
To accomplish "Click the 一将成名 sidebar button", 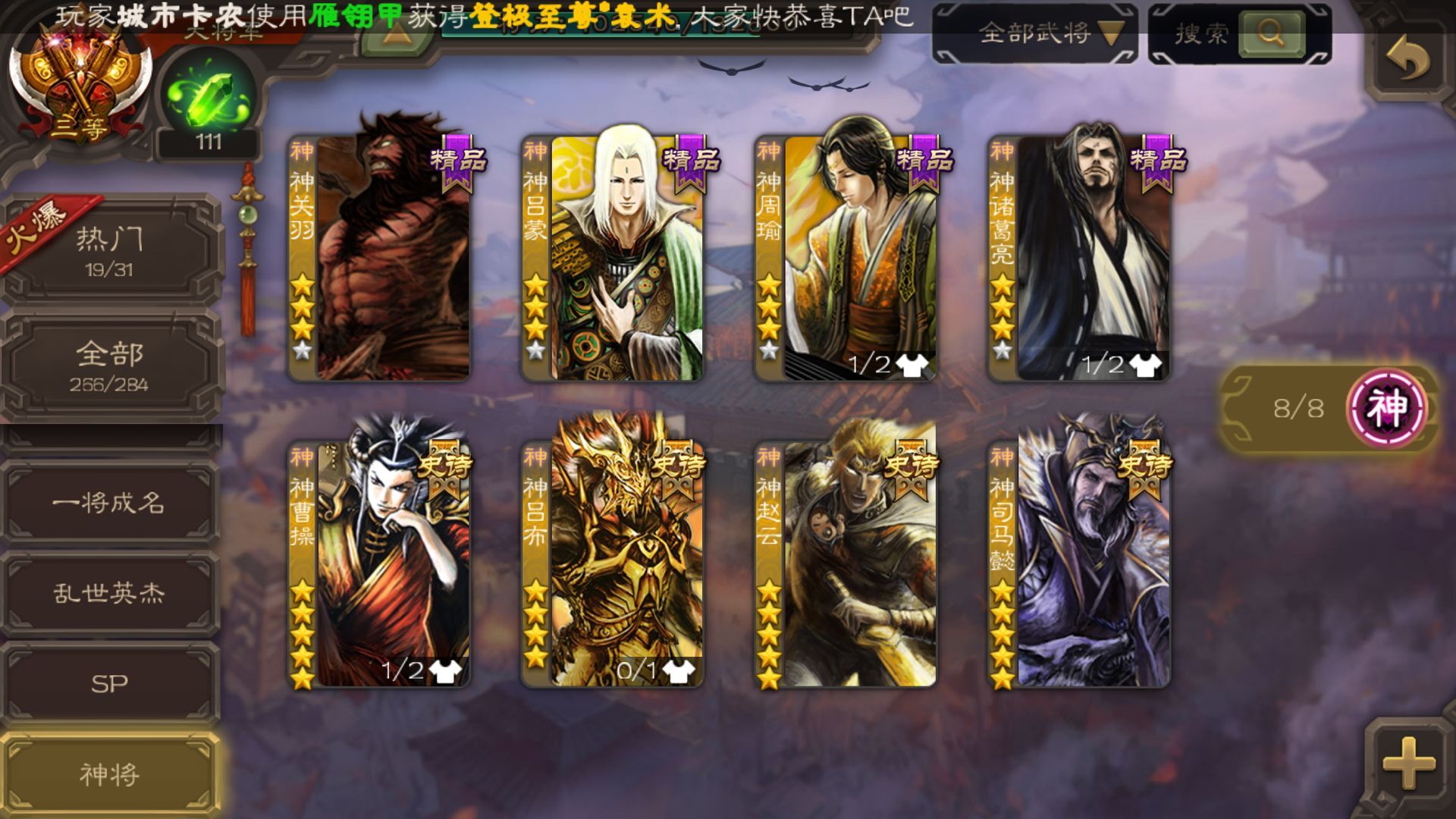I will (x=110, y=503).
